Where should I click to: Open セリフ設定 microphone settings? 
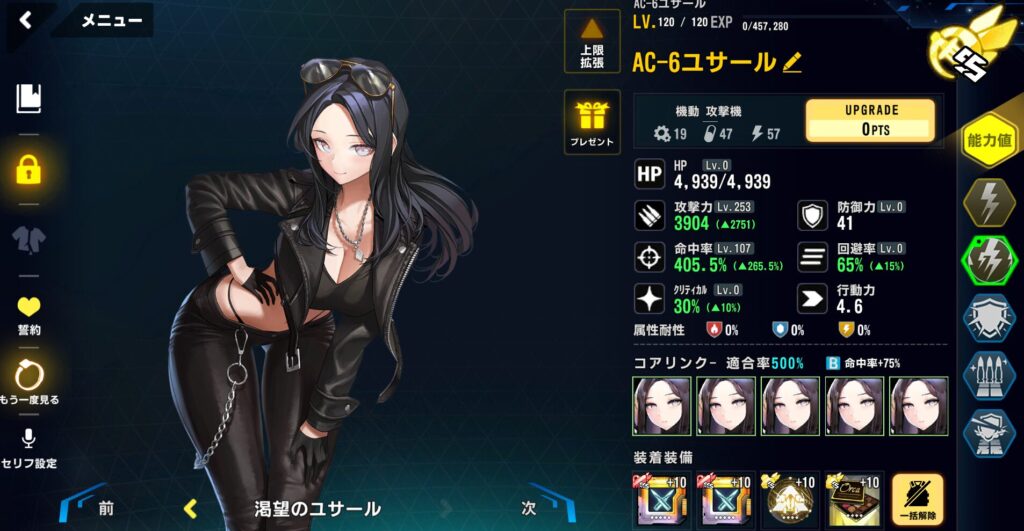click(x=28, y=448)
